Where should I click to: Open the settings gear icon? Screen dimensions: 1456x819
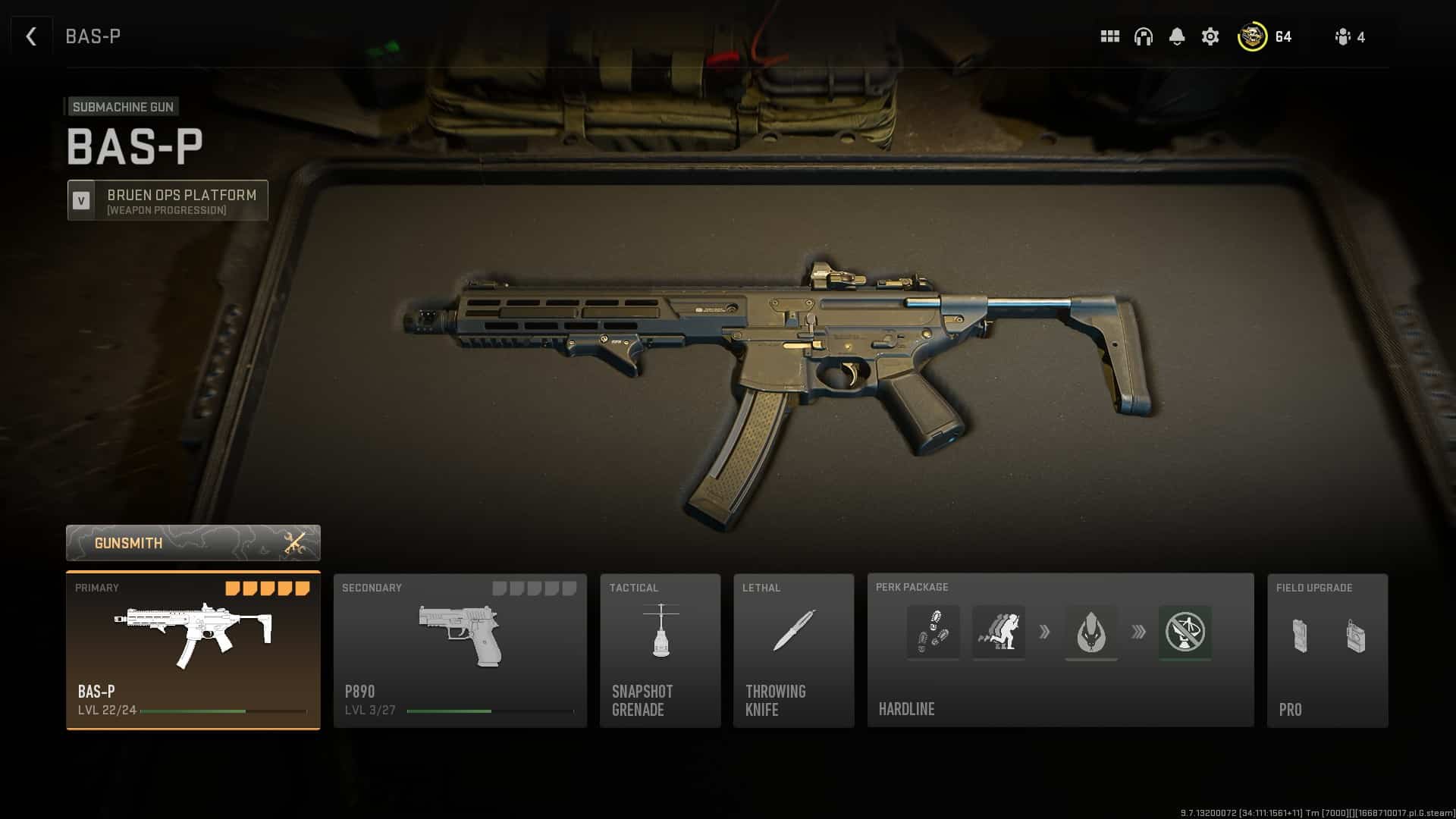pos(1210,36)
